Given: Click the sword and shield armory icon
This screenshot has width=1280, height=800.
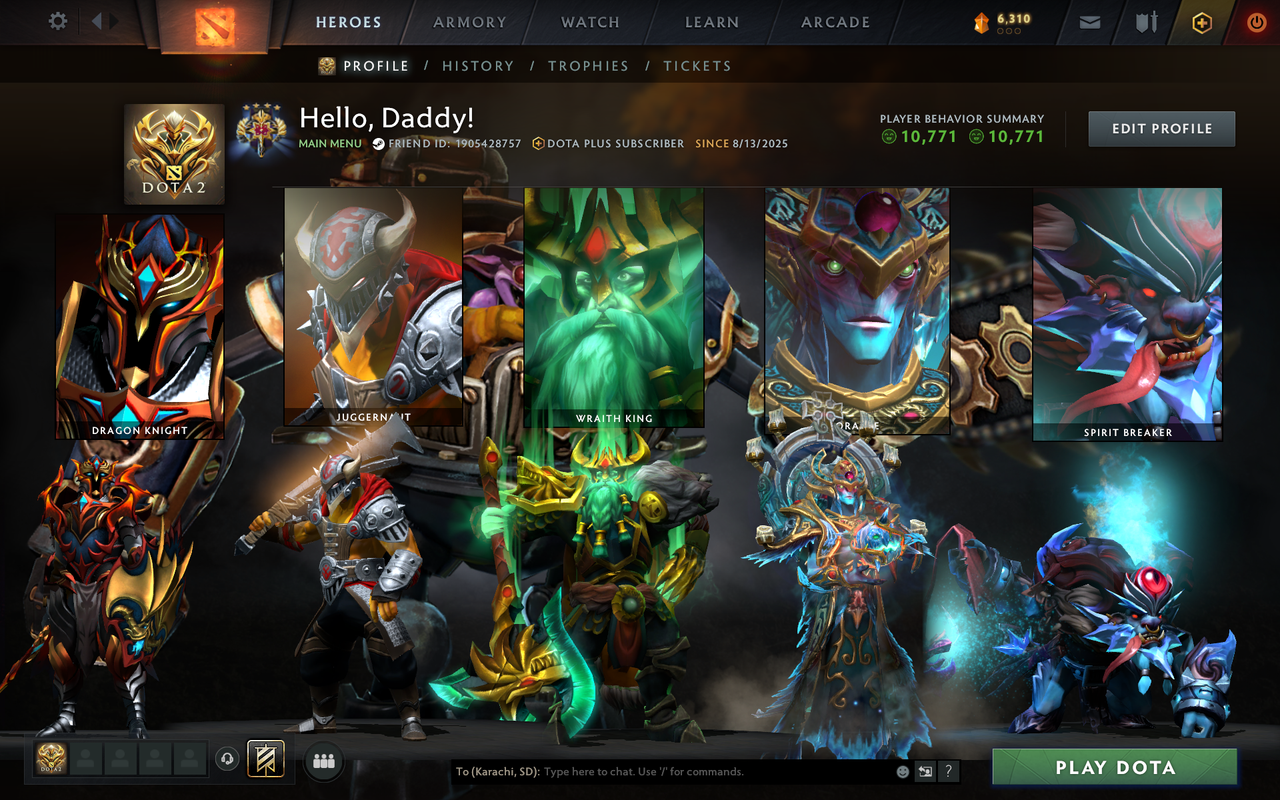Looking at the screenshot, I should click(x=1145, y=21).
